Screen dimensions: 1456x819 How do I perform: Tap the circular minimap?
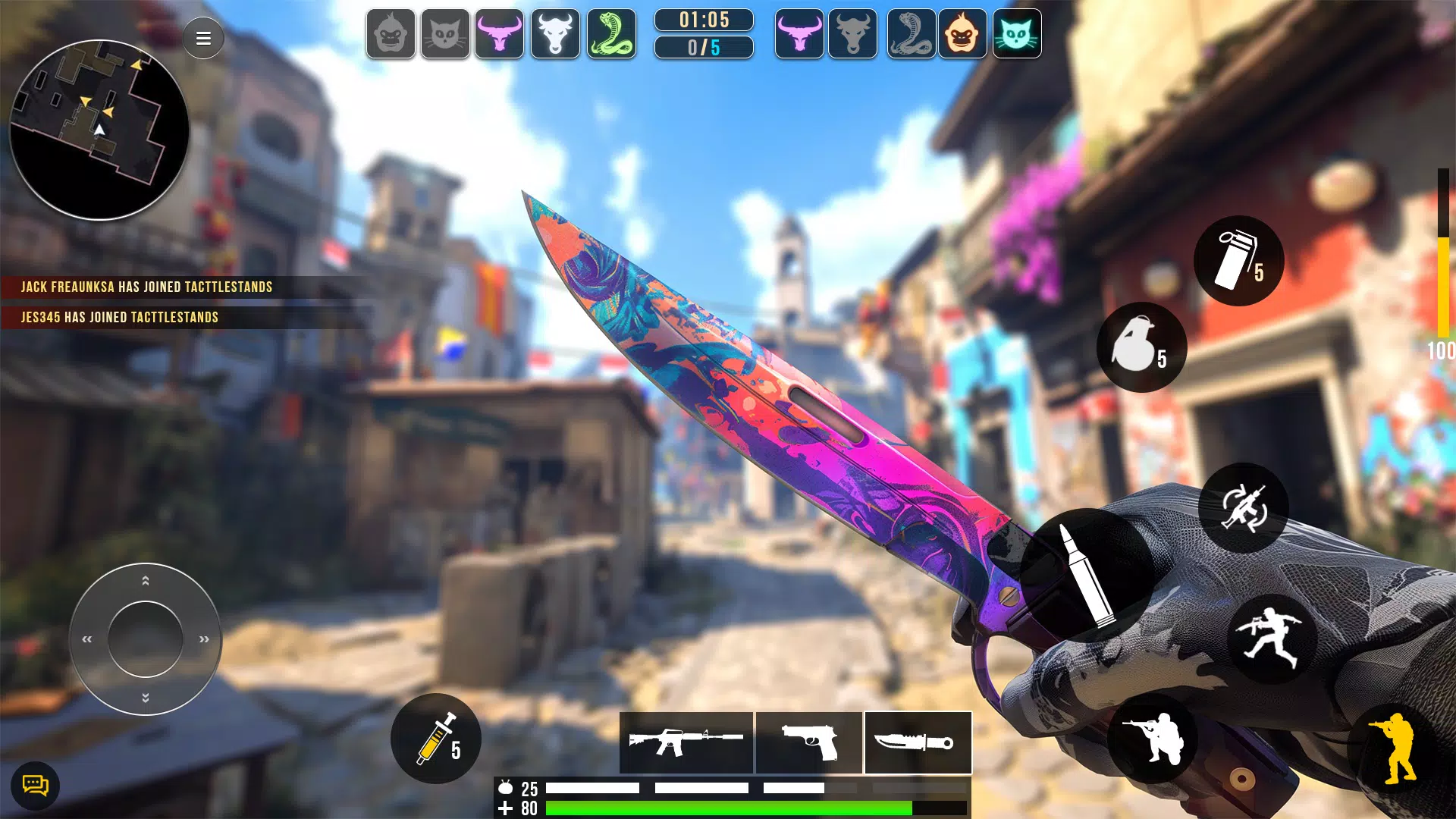[99, 130]
